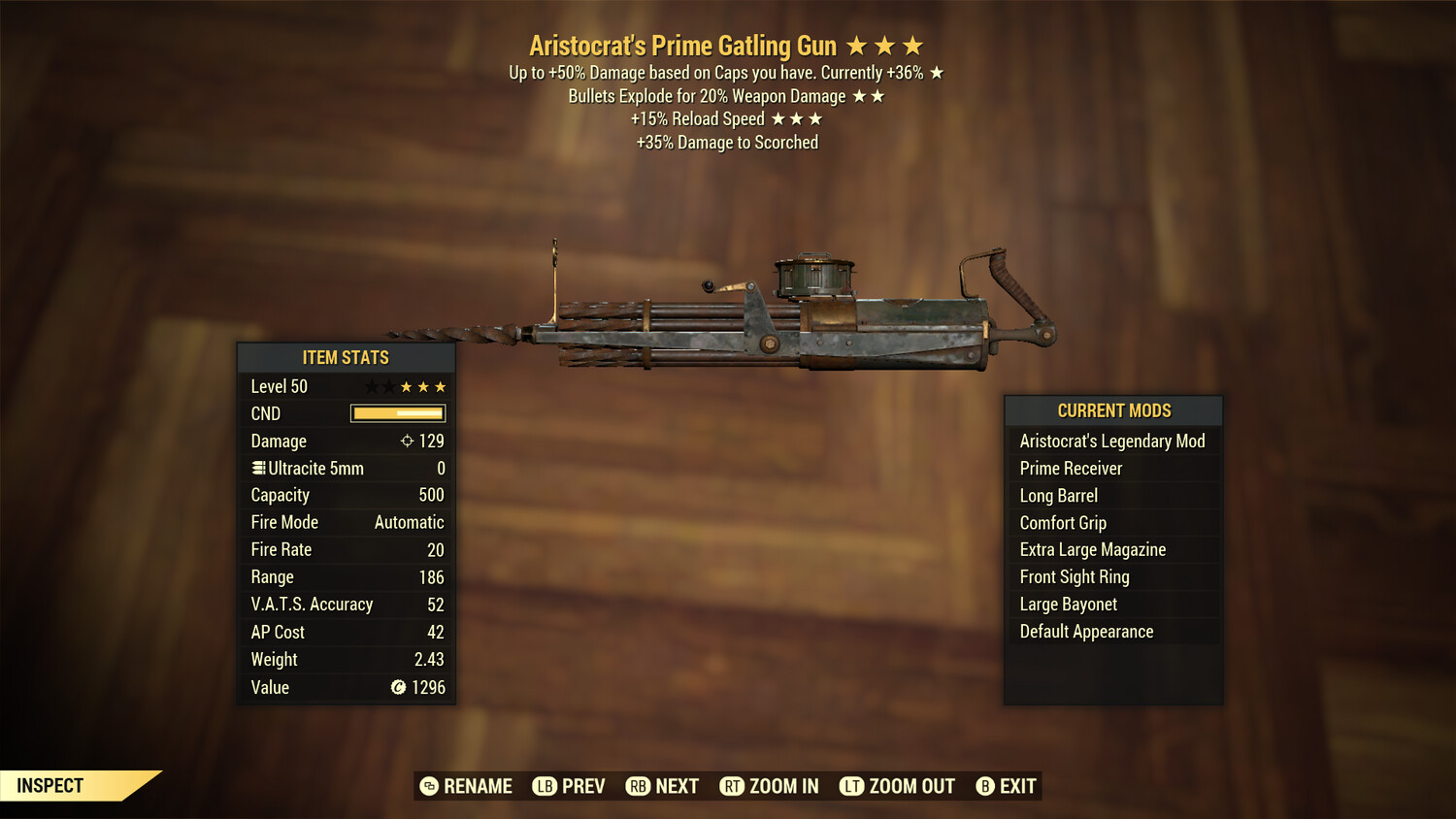The height and width of the screenshot is (819, 1456).
Task: Click the CND condition bar
Action: (x=398, y=413)
